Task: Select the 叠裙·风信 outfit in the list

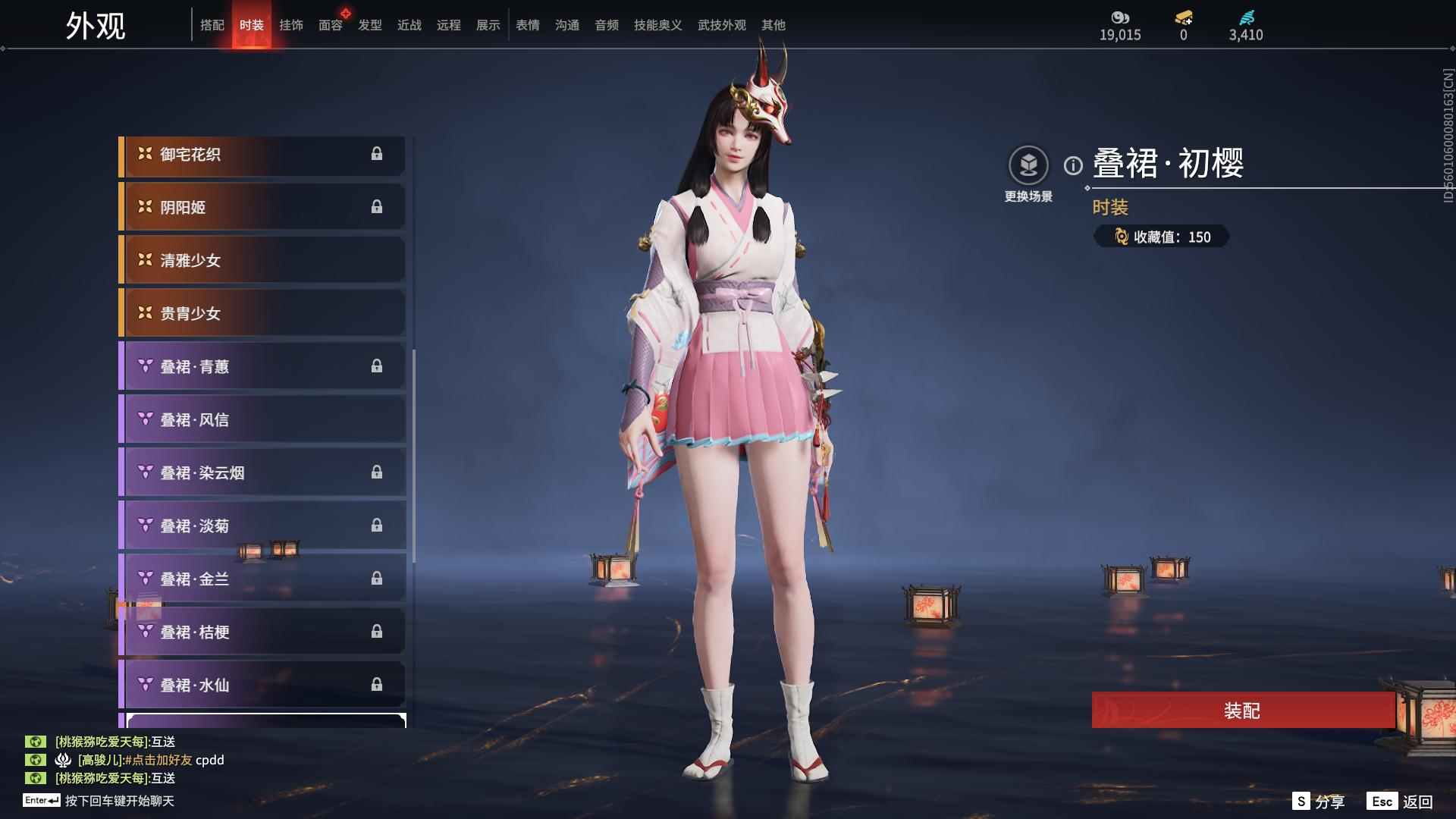Action: tap(262, 419)
